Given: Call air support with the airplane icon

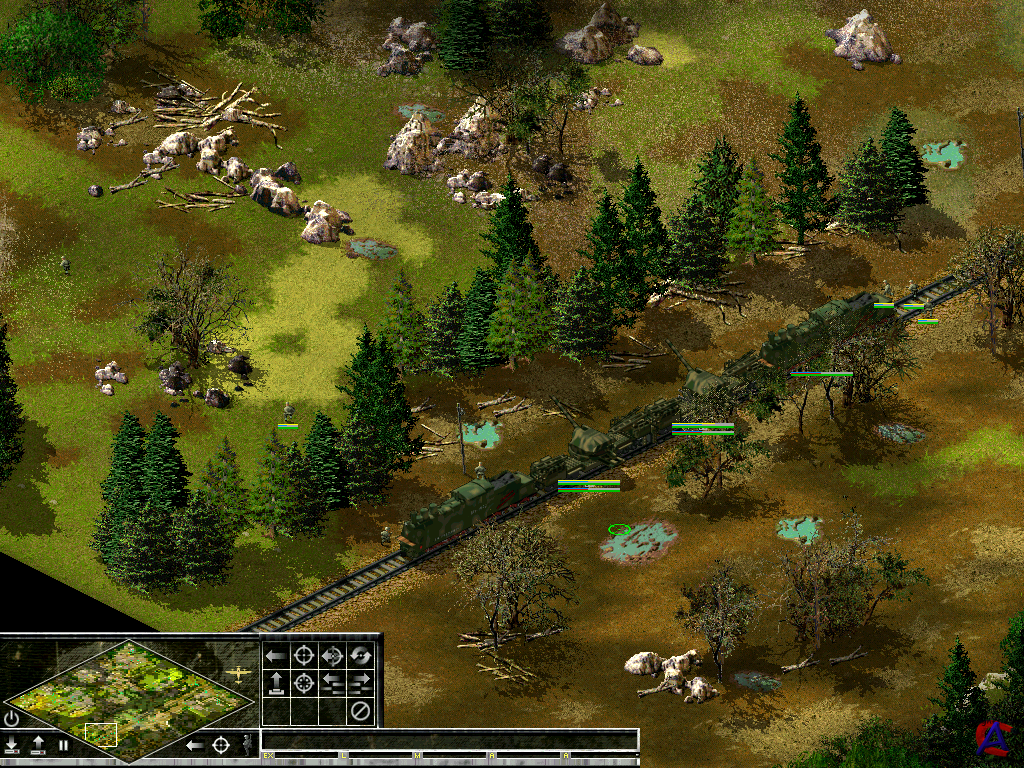Looking at the screenshot, I should 239,674.
